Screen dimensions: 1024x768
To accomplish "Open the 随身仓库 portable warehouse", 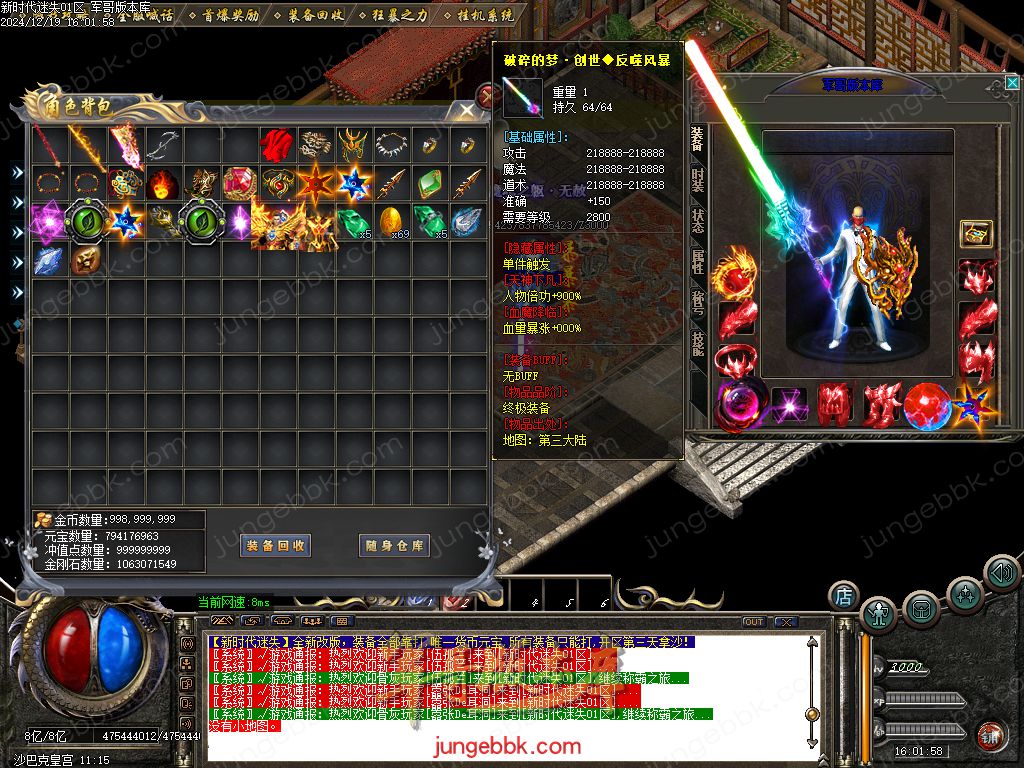I will [394, 546].
